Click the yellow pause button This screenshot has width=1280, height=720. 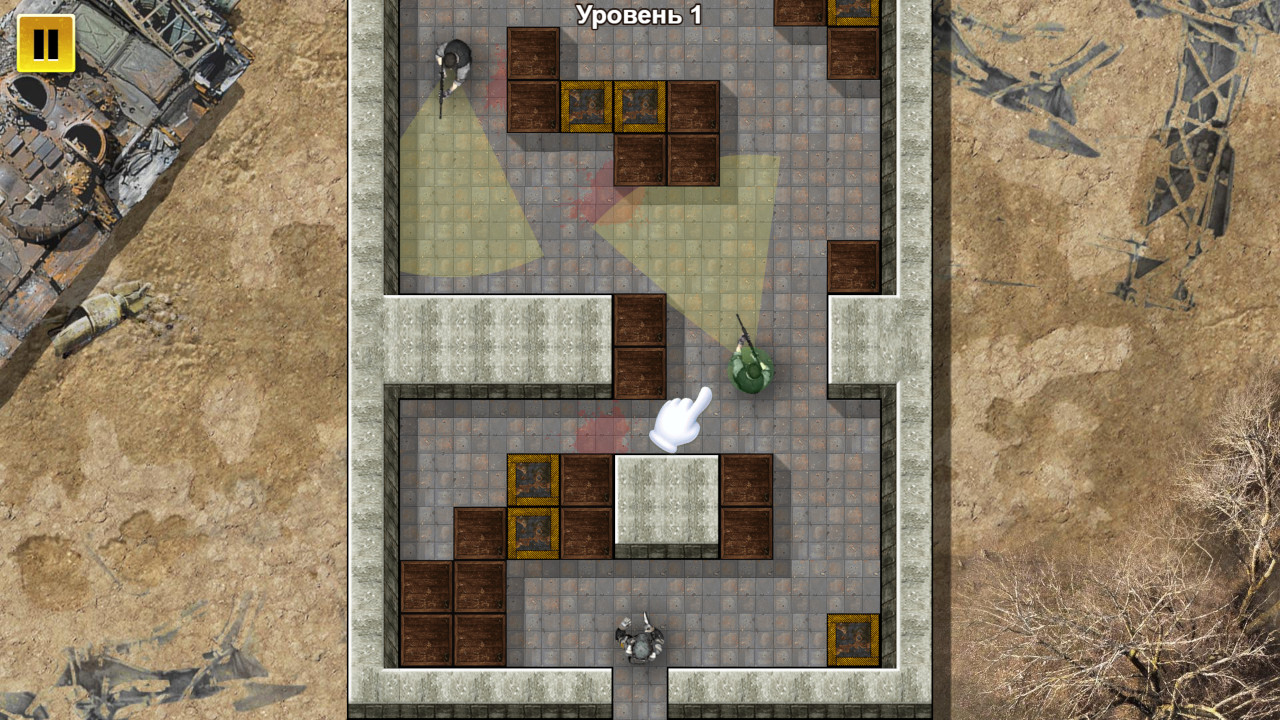pos(45,43)
